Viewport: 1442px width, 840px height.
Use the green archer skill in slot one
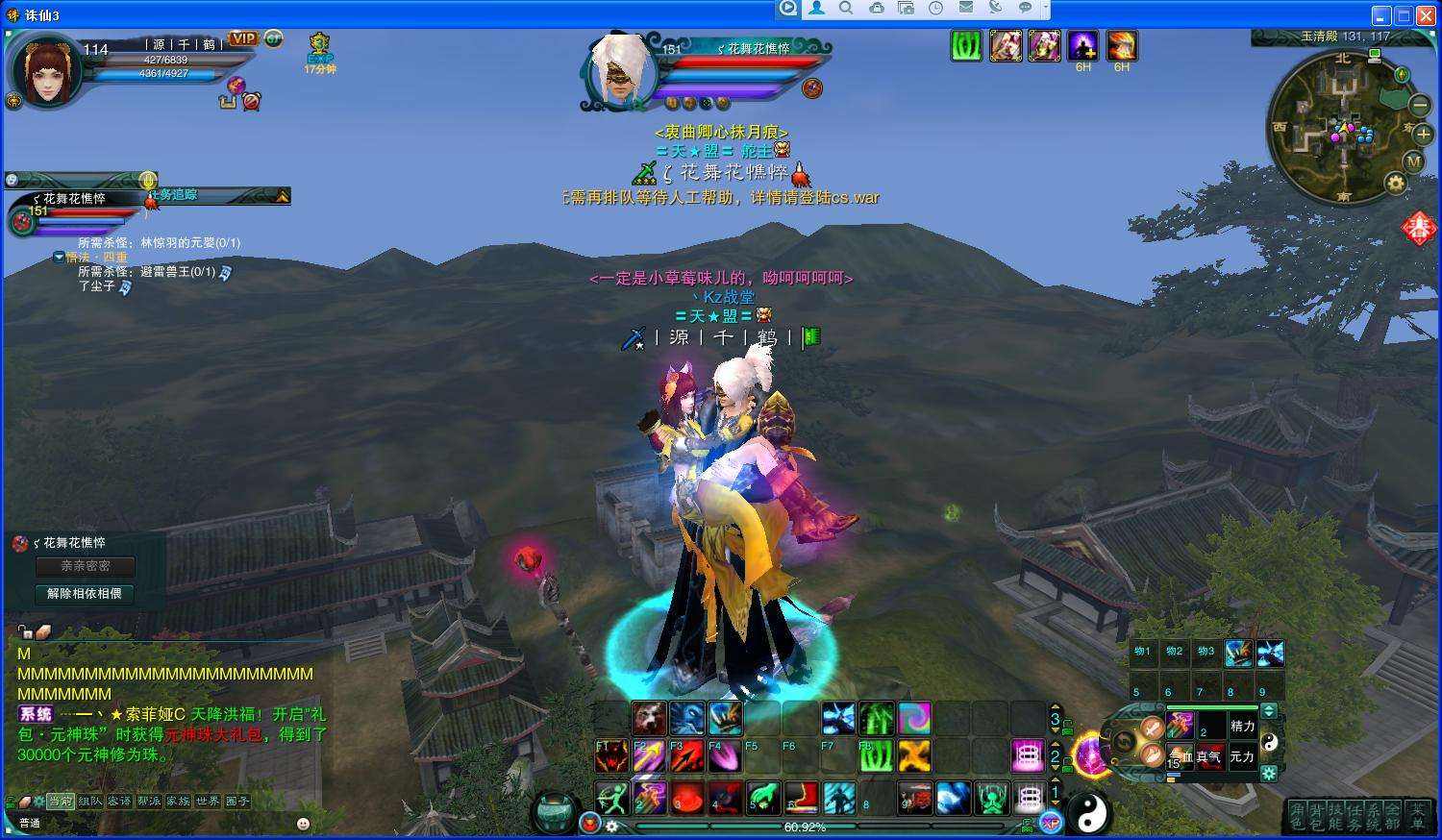coord(611,798)
